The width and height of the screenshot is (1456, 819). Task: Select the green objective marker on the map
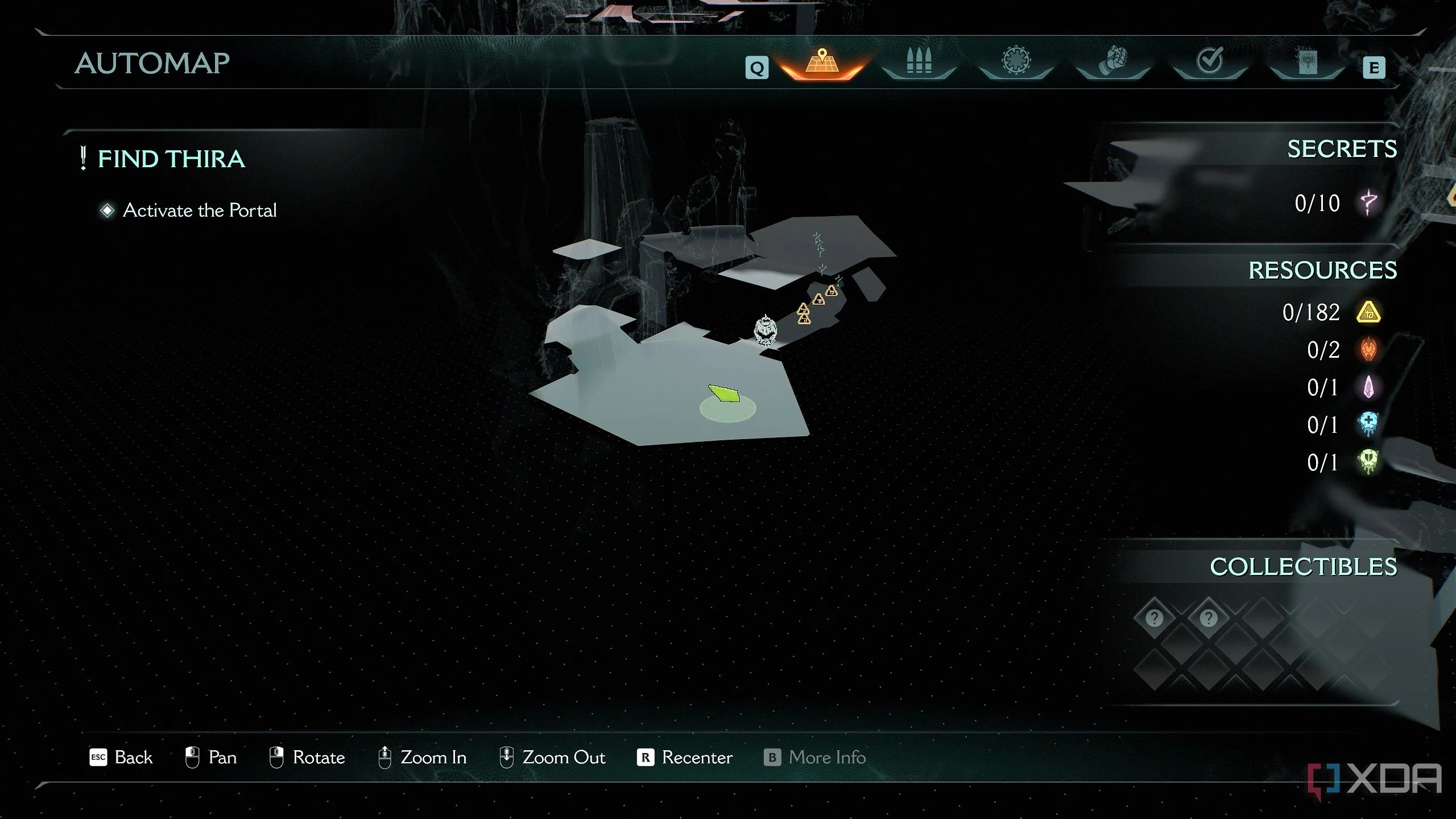point(725,394)
